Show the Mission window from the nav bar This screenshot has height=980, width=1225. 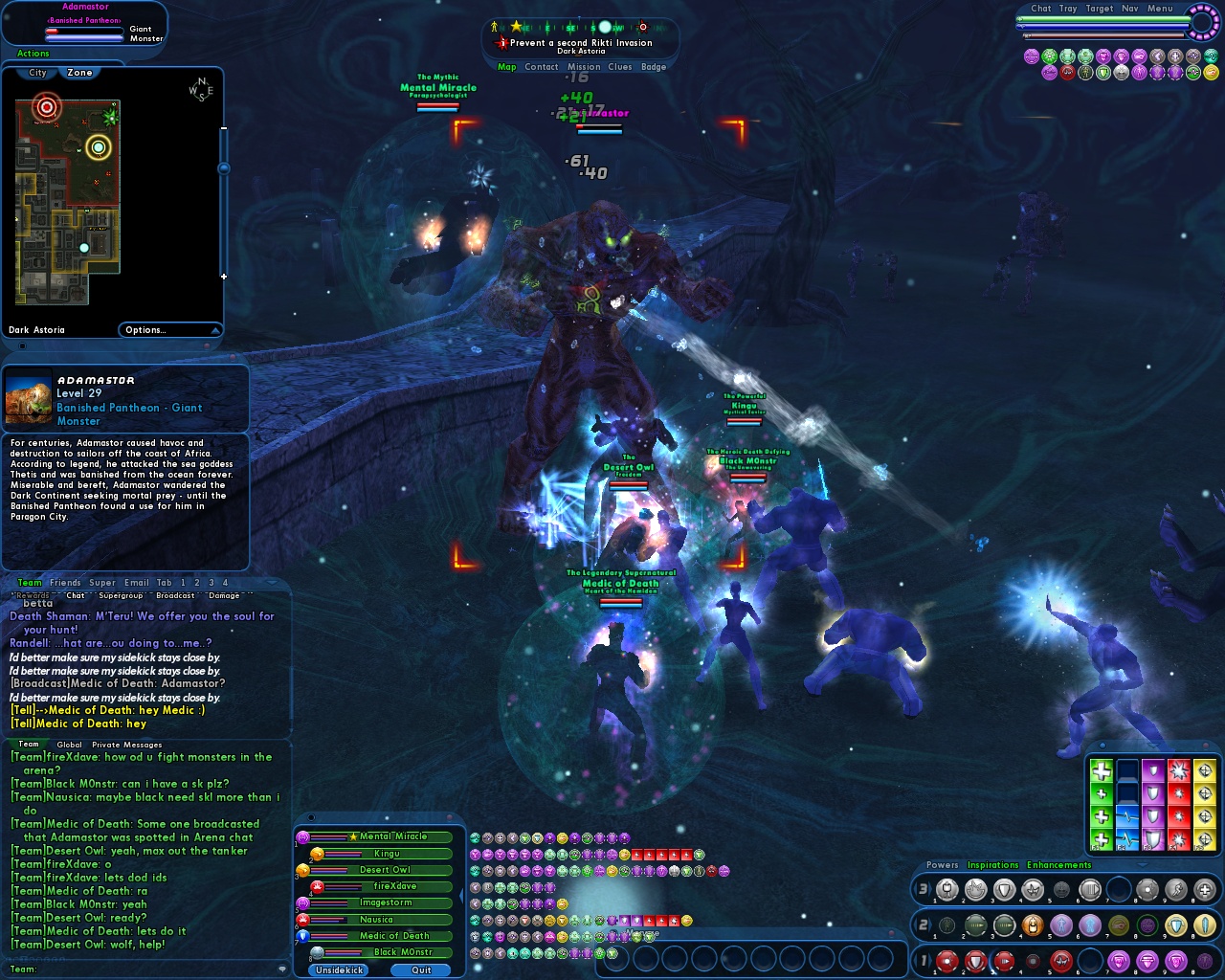coord(584,67)
